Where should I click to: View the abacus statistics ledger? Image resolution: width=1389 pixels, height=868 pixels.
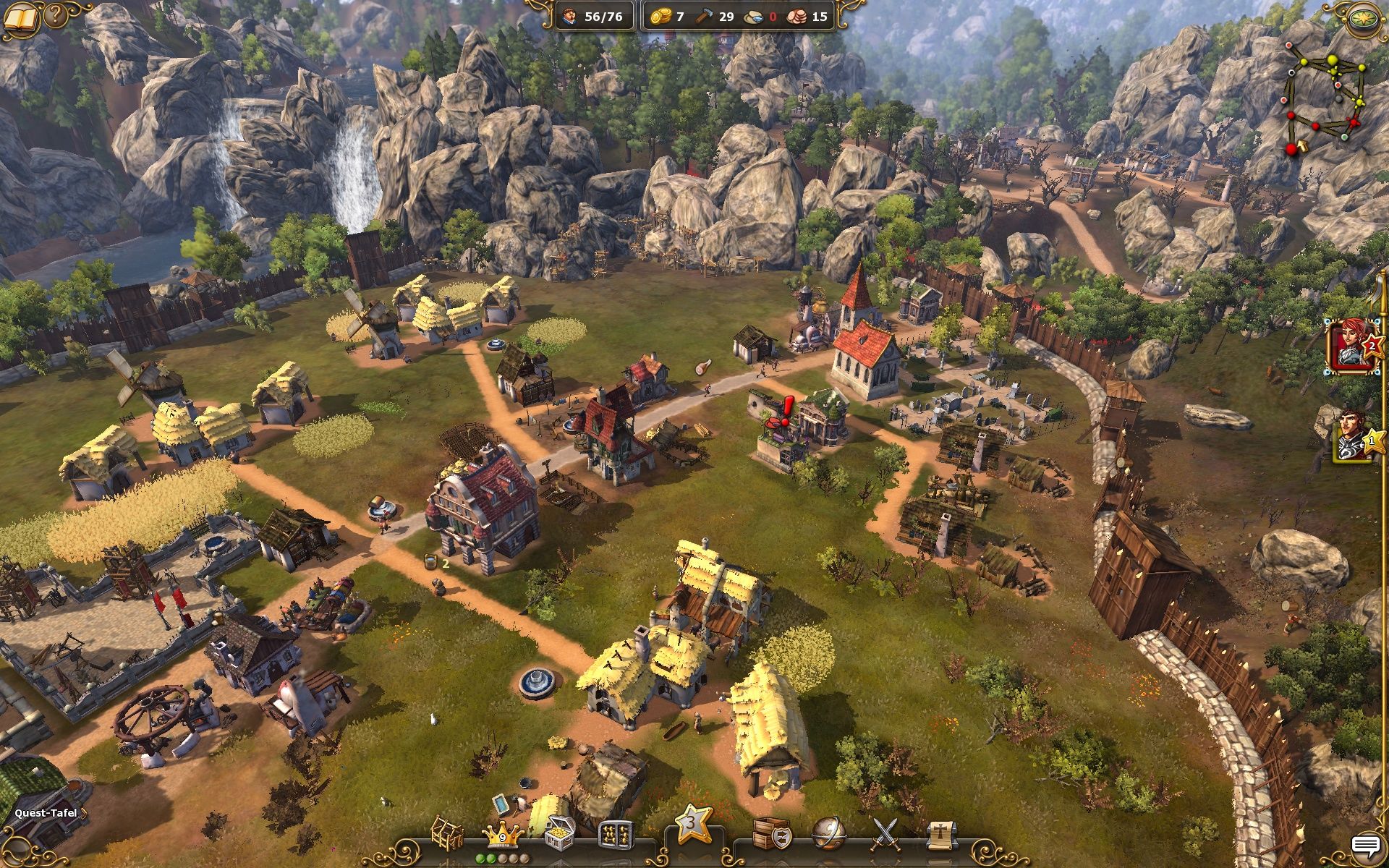click(x=615, y=832)
